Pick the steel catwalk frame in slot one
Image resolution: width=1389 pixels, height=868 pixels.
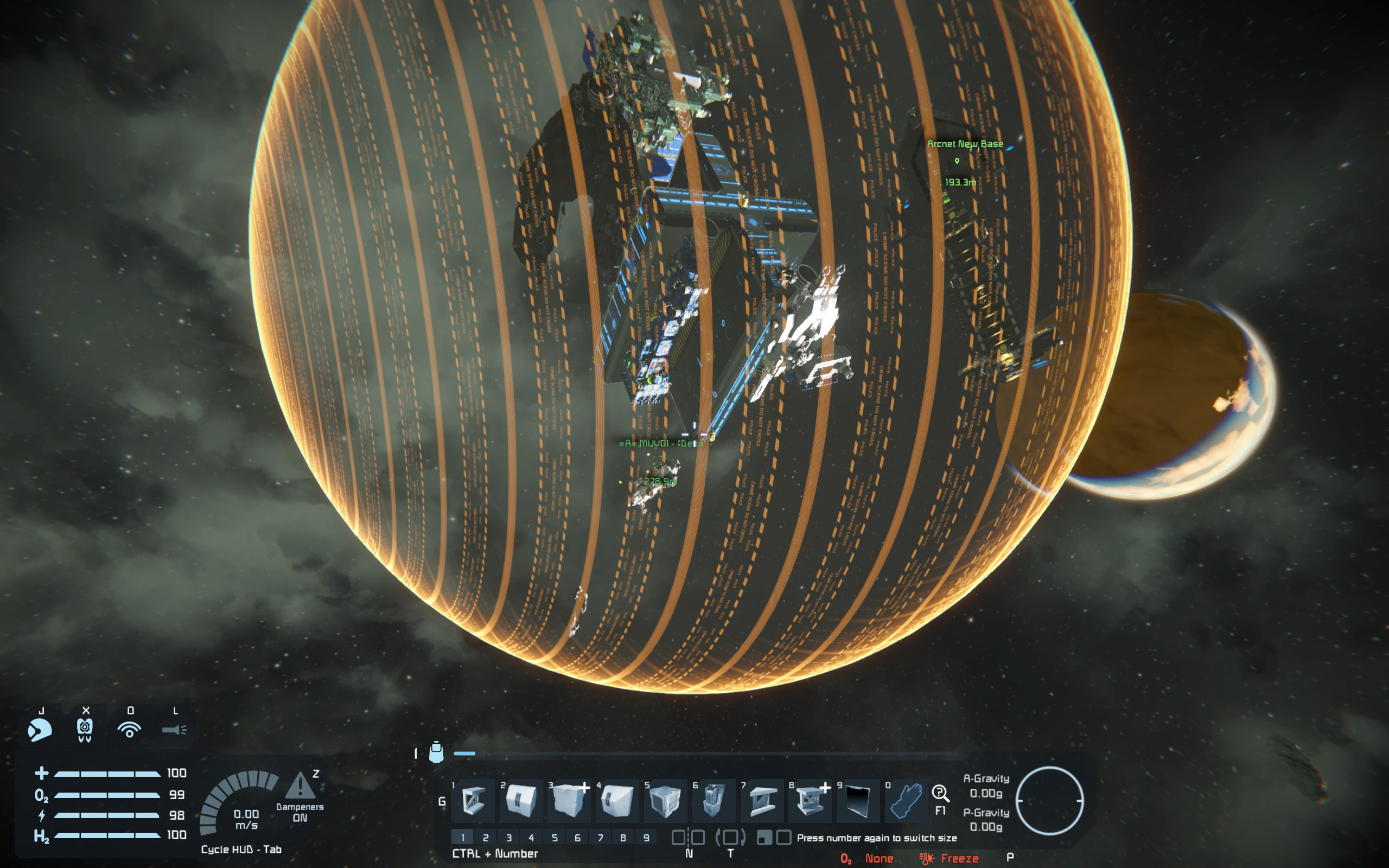pyautogui.click(x=474, y=800)
